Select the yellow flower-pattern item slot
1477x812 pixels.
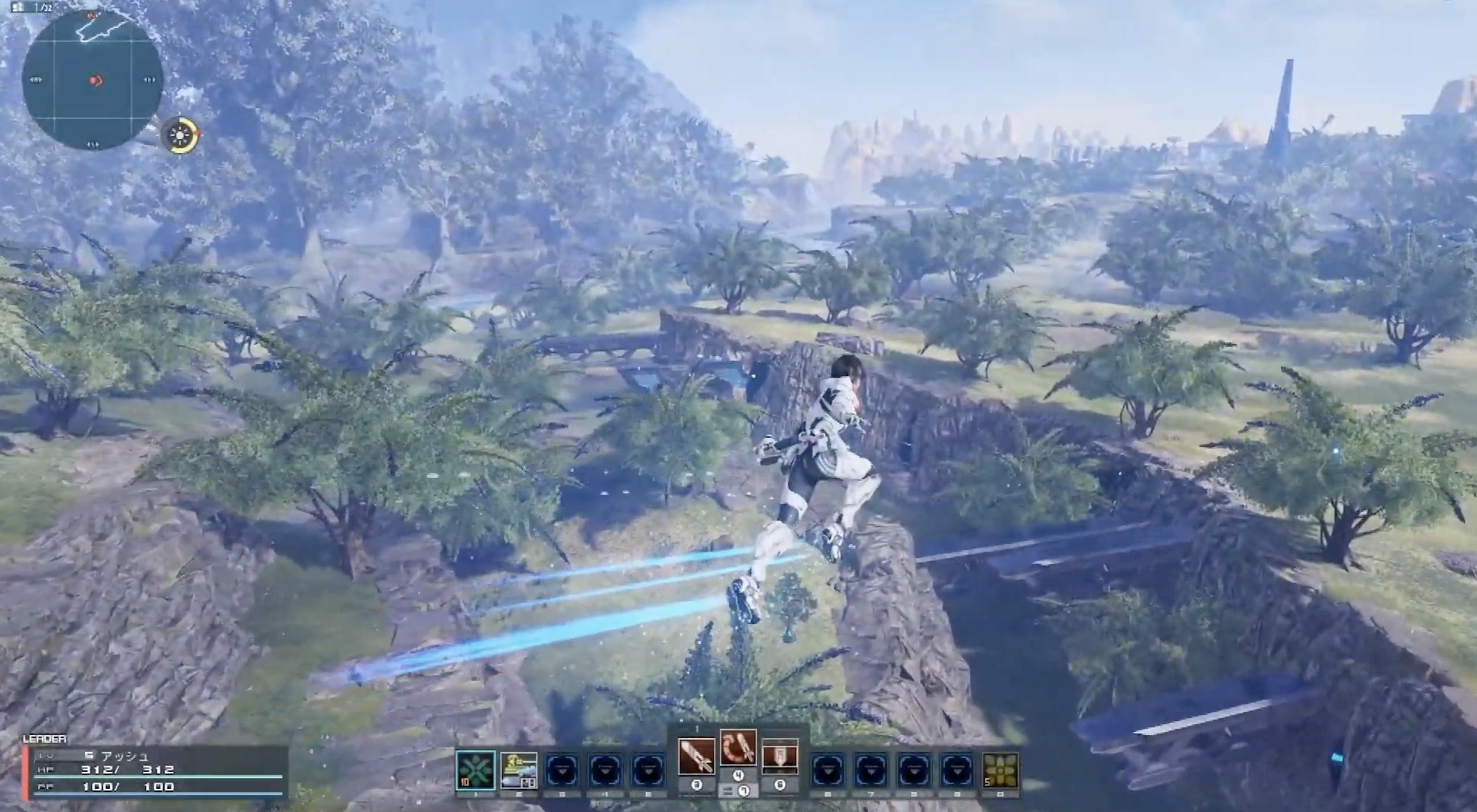click(1000, 770)
